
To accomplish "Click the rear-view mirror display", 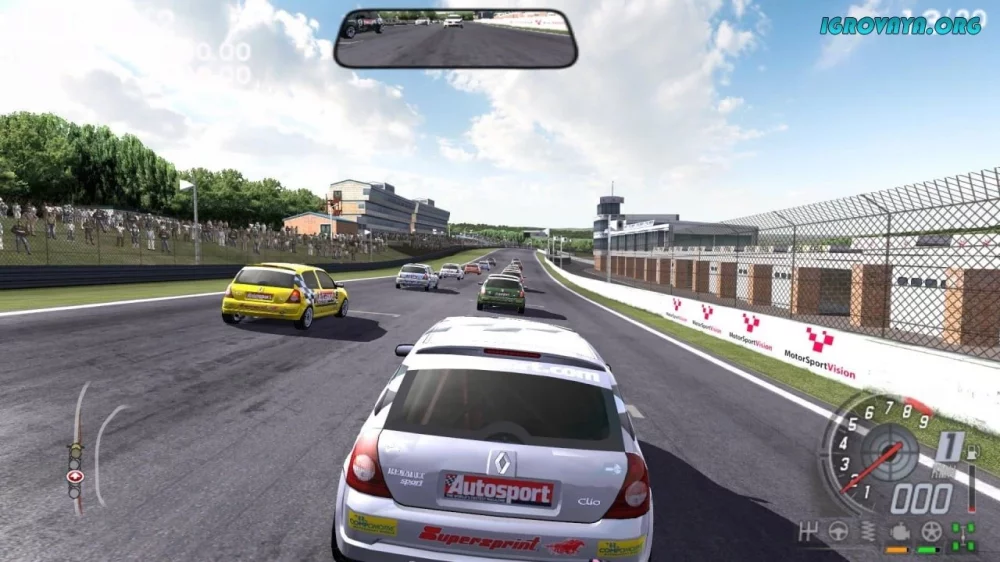I will point(455,39).
